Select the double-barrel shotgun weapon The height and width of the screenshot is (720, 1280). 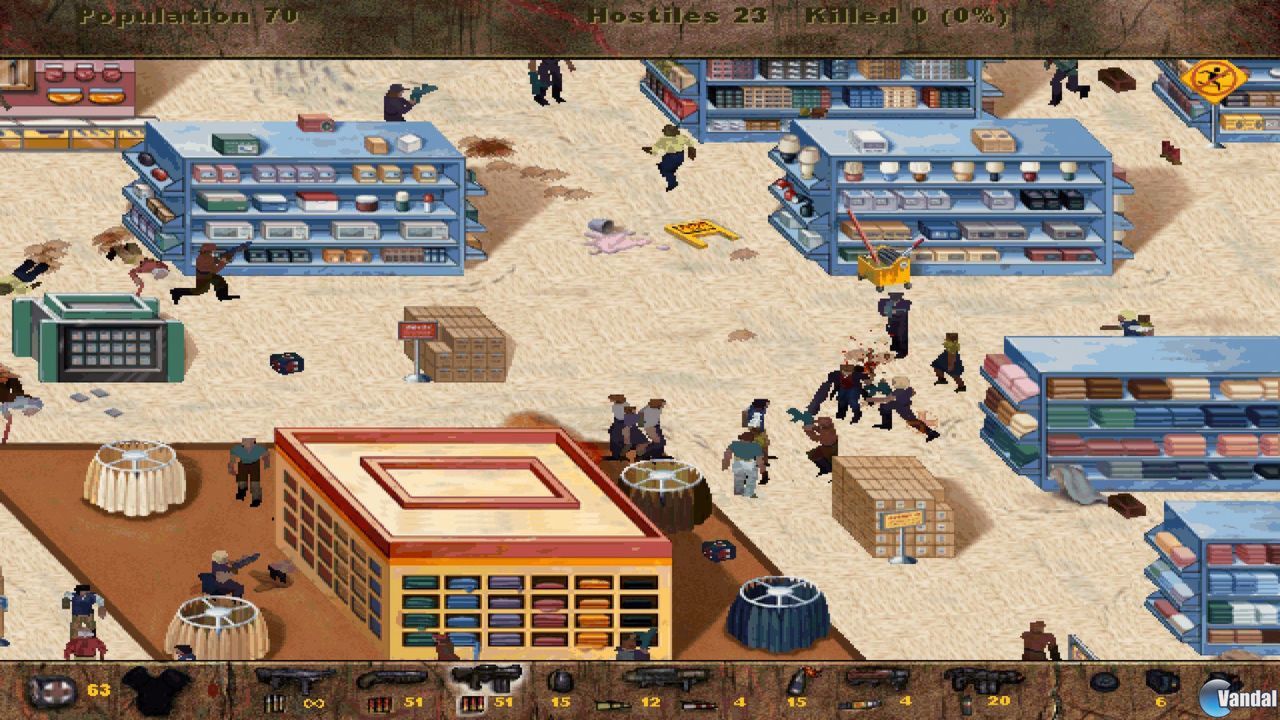[x=390, y=678]
